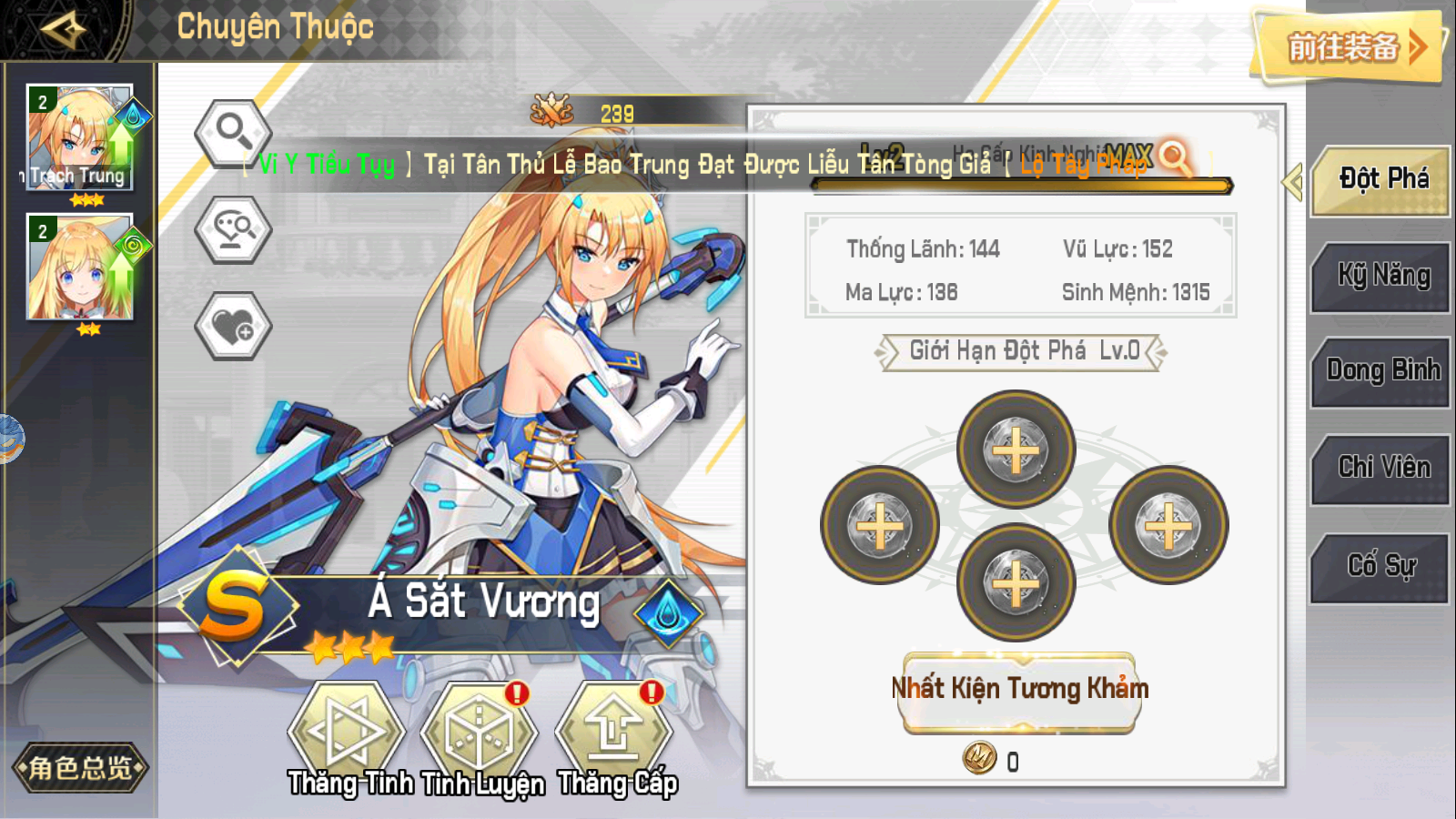This screenshot has width=1456, height=819.
Task: Switch to the Đột Phá tab
Action: 1380,180
